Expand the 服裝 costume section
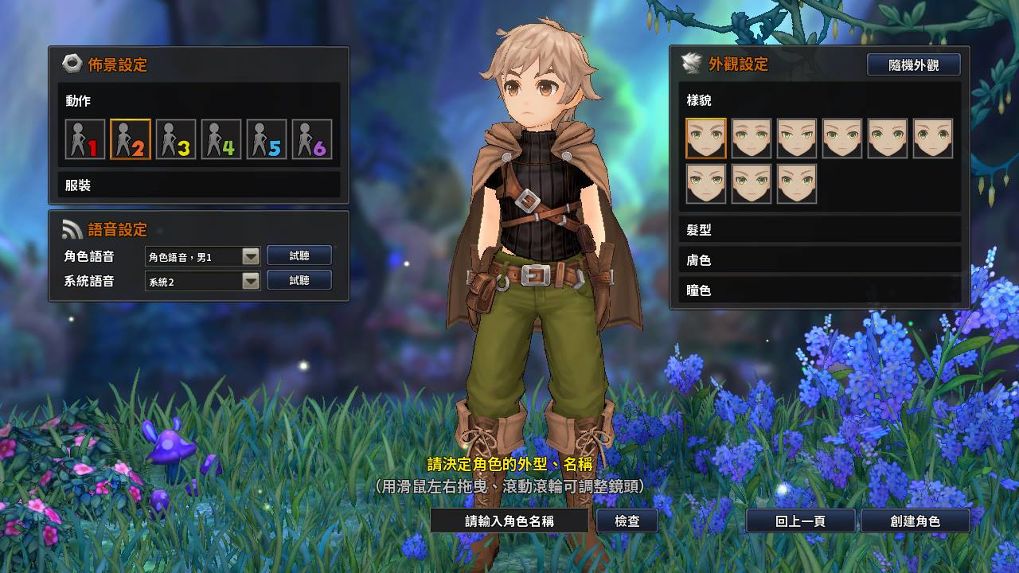 (198, 186)
